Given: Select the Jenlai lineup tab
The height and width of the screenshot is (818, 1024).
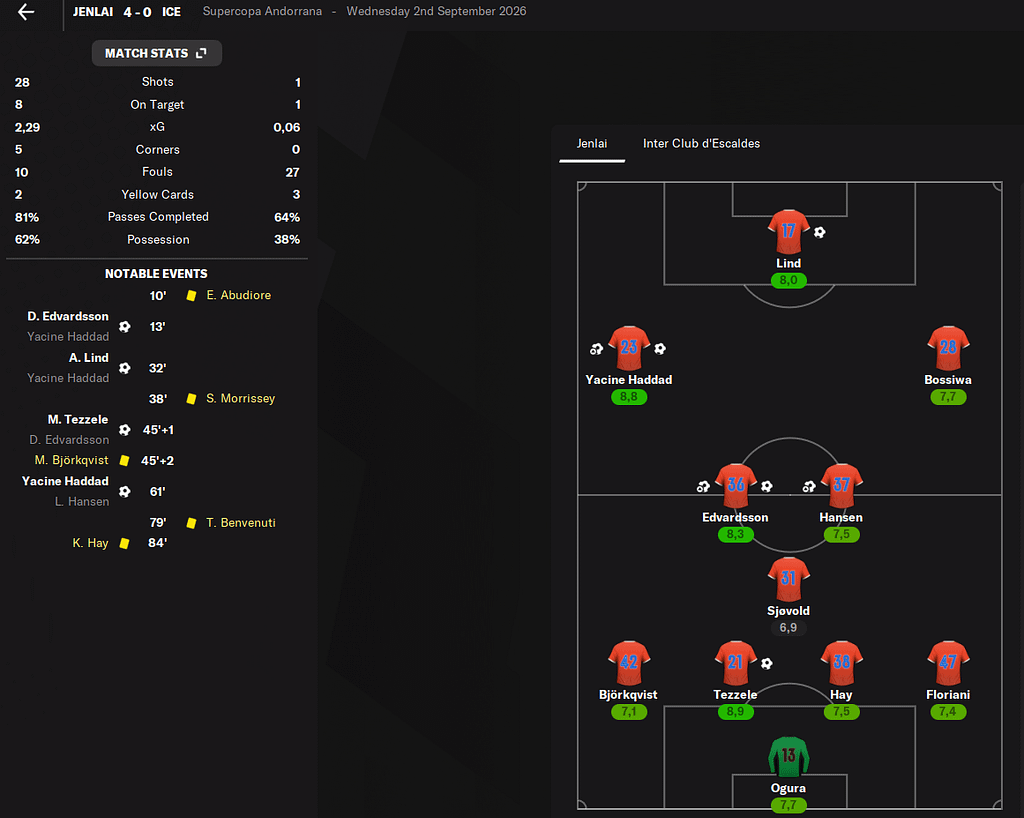Looking at the screenshot, I should coord(592,144).
